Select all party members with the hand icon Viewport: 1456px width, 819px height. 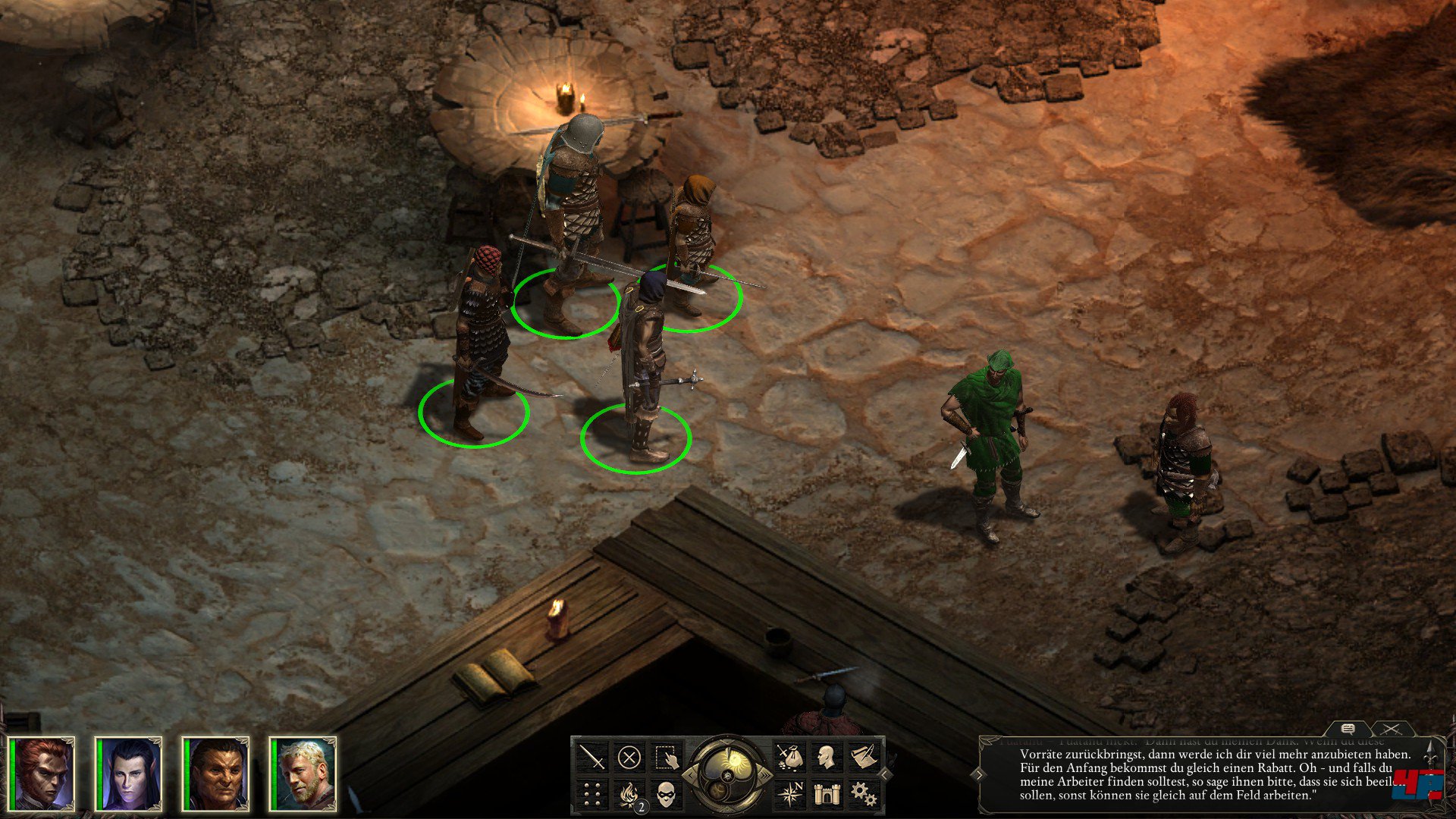point(666,757)
